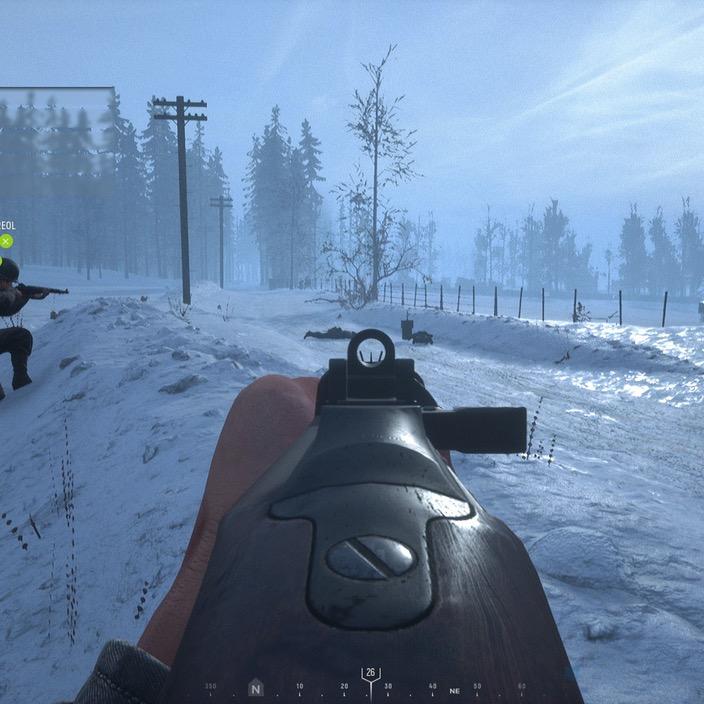Screen dimensions: 704x704
Task: Click the blurred HUD panel over the treeline
Action: 55,118
